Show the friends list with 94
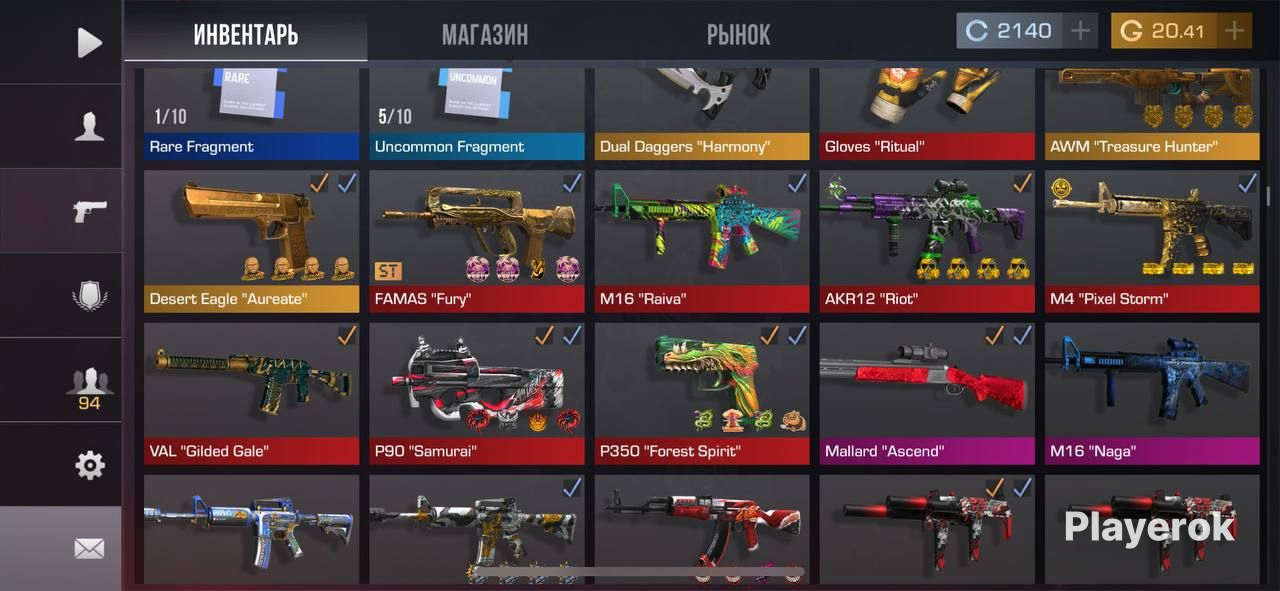The image size is (1280, 591). click(x=89, y=386)
